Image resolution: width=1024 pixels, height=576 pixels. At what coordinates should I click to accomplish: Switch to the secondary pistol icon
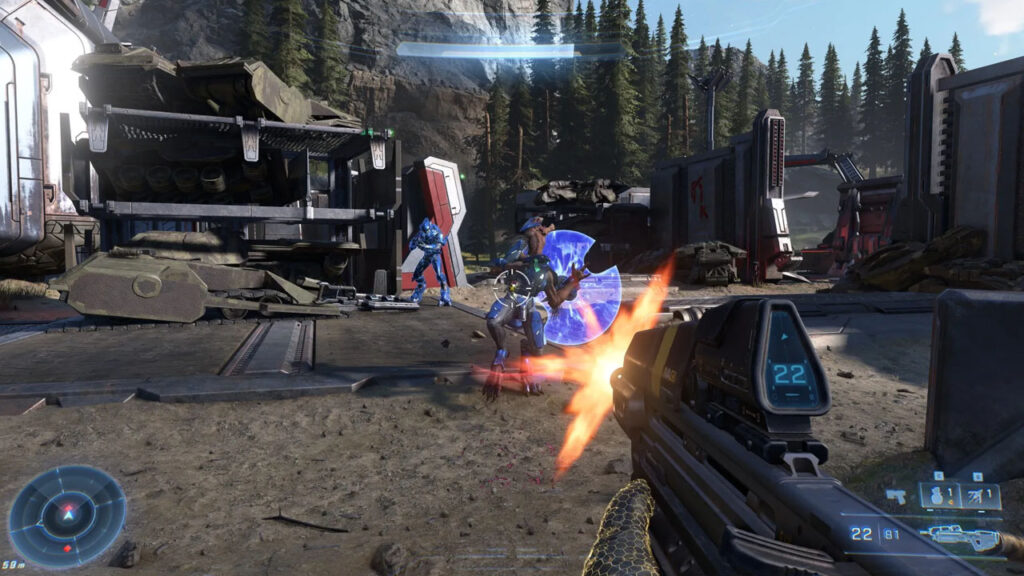pos(896,496)
